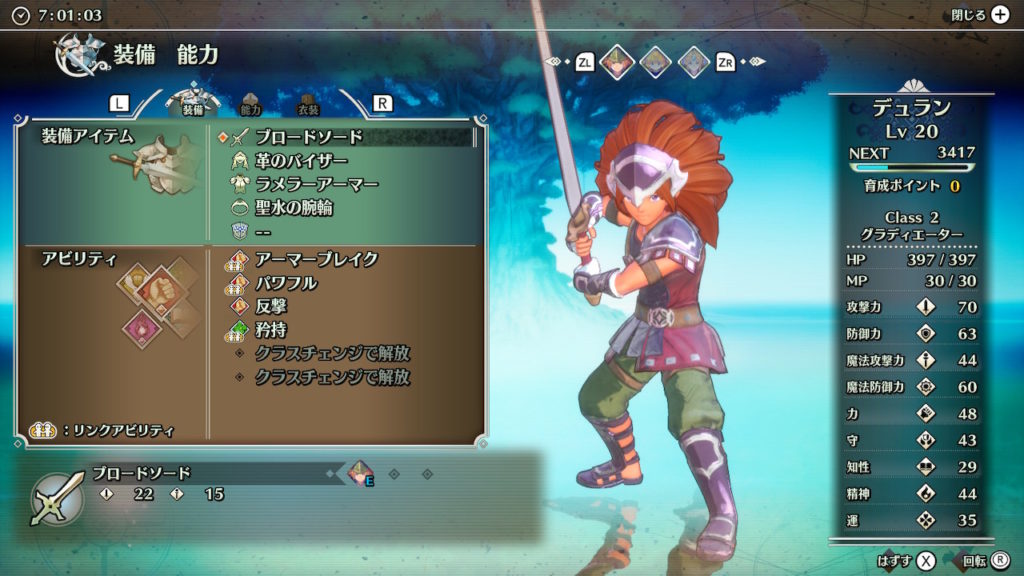Pick the 聖水の腕輪 accessory slot

[292, 208]
